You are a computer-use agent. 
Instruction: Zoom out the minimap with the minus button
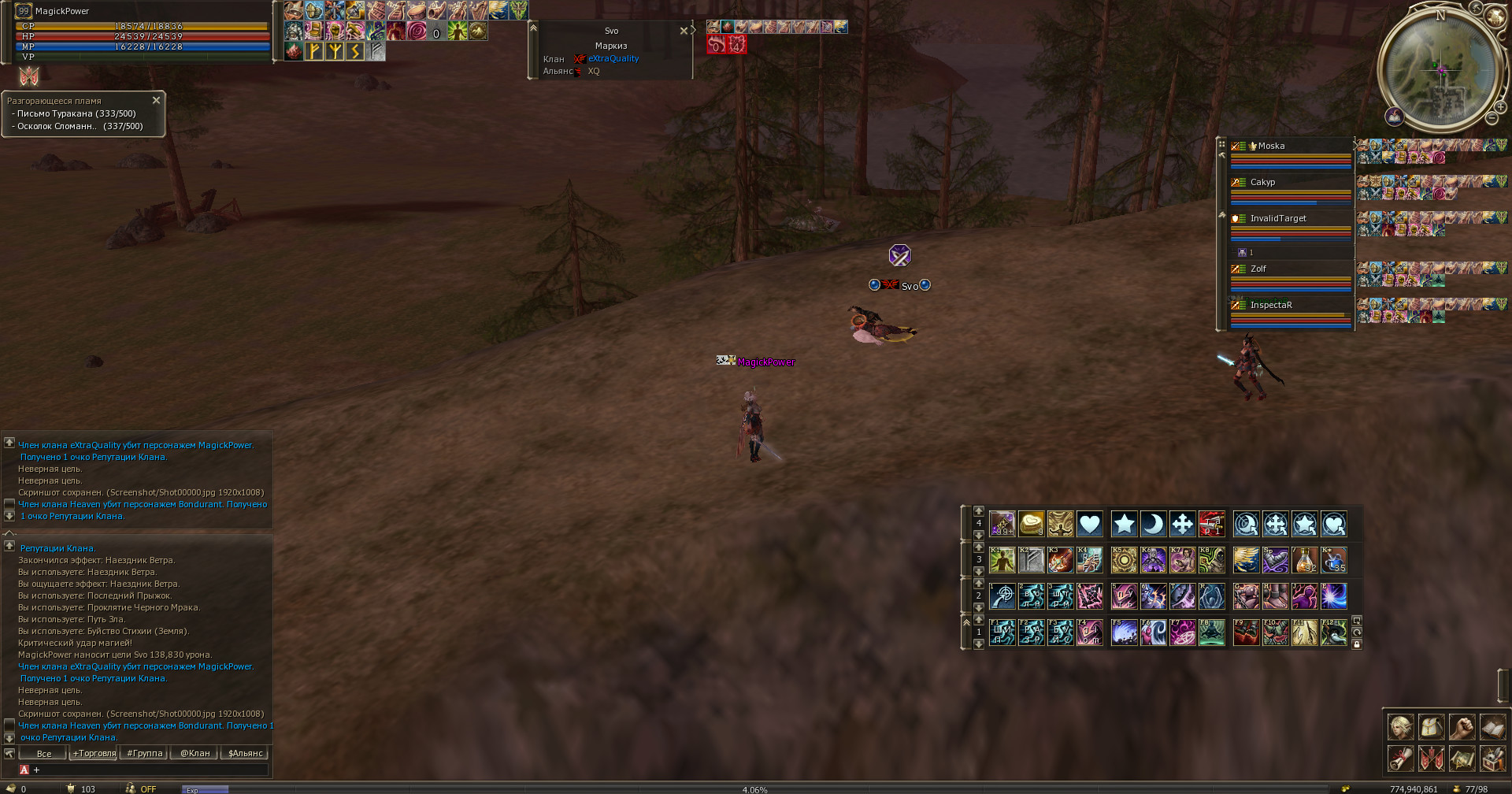coord(1492,118)
